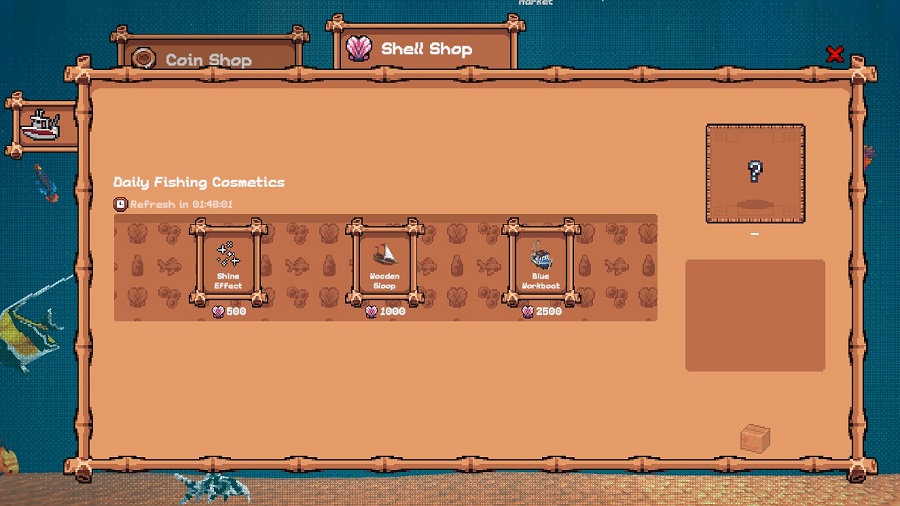Image resolution: width=900 pixels, height=506 pixels.
Task: Close the shop window
Action: click(835, 54)
